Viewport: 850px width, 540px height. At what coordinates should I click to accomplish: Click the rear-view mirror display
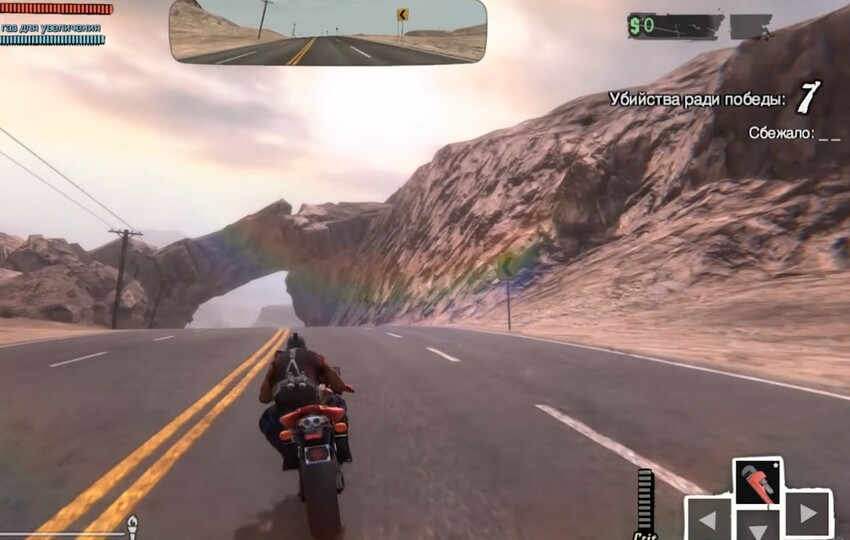[327, 32]
